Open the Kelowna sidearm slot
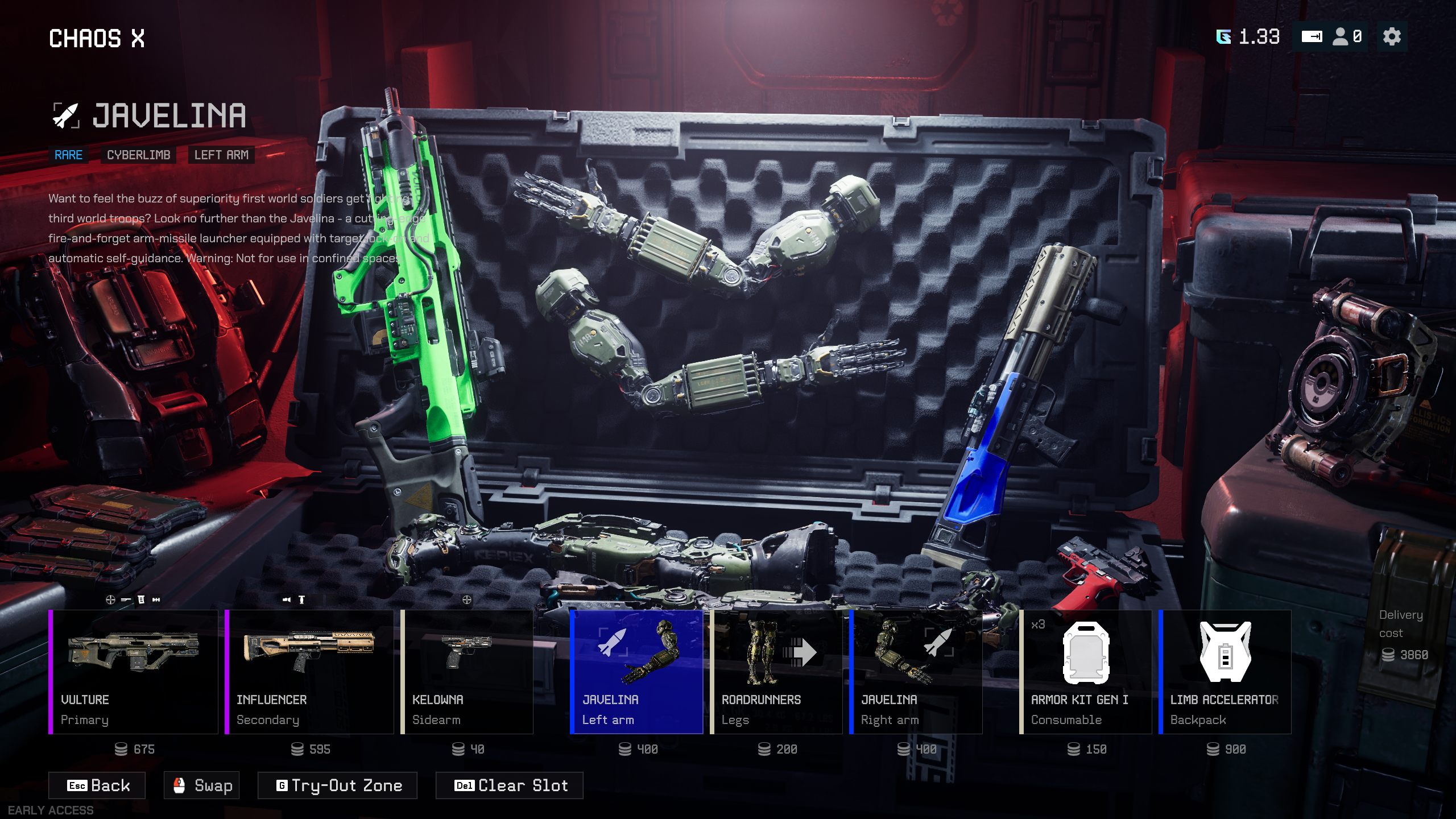1456x819 pixels. pos(467,672)
